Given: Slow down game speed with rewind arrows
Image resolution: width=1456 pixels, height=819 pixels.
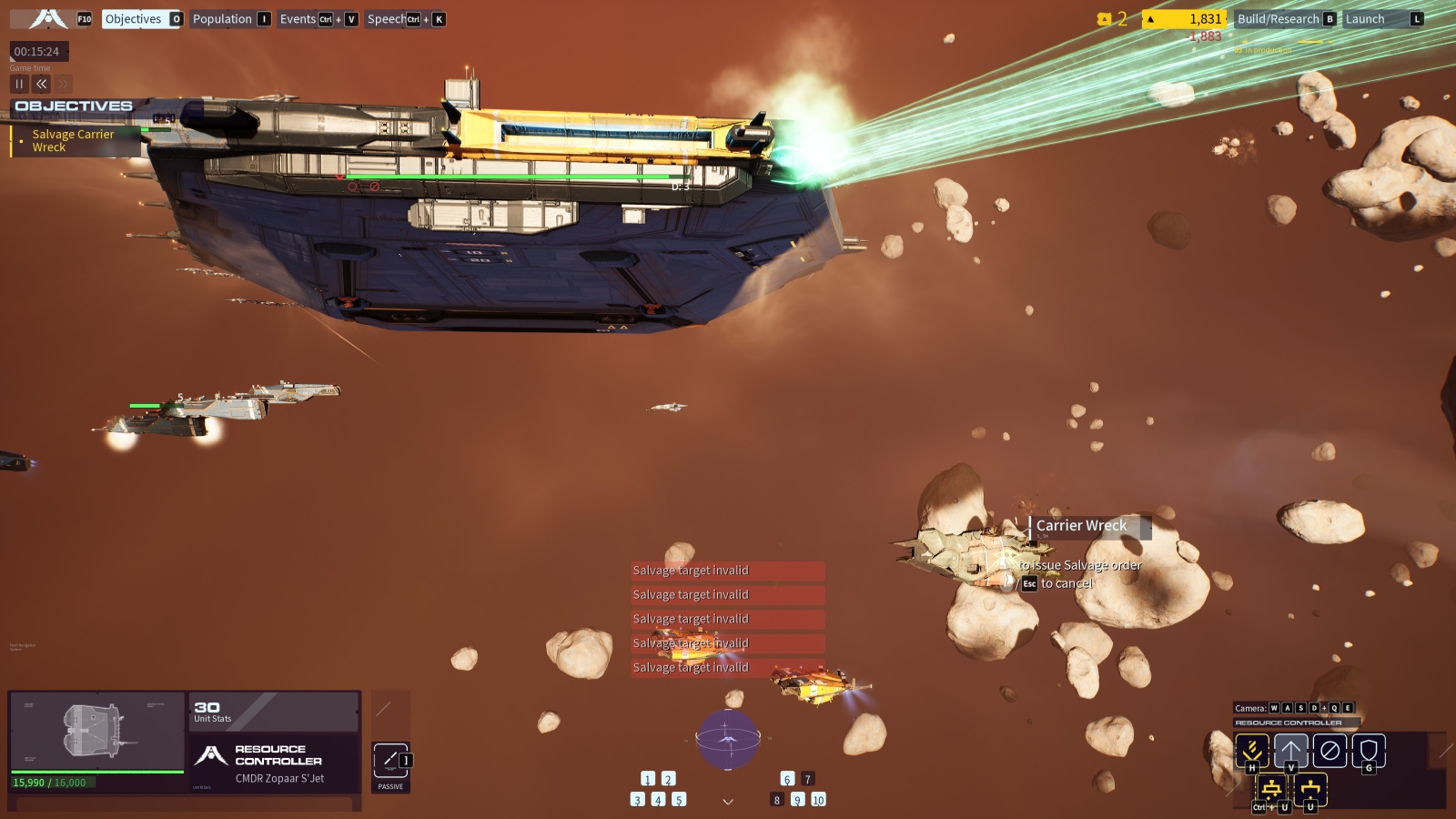Looking at the screenshot, I should point(41,84).
